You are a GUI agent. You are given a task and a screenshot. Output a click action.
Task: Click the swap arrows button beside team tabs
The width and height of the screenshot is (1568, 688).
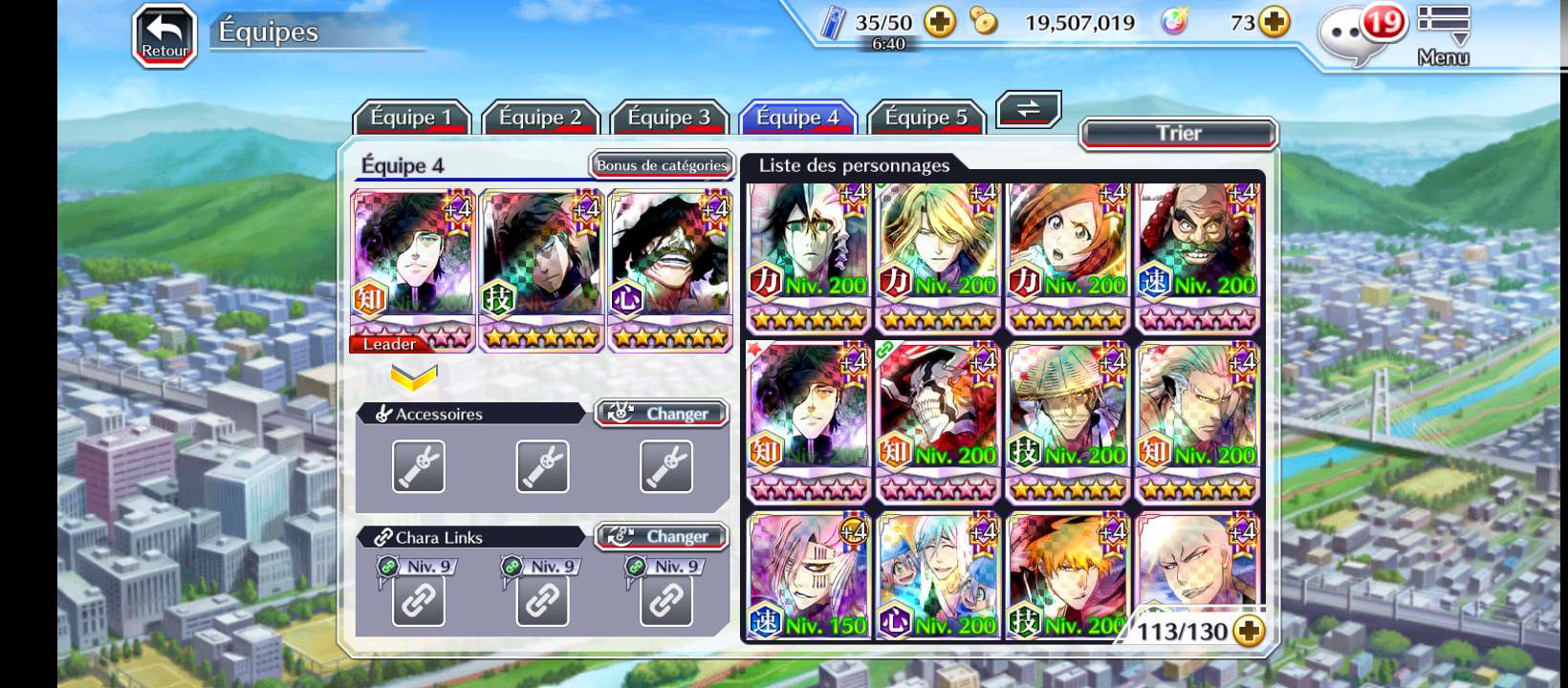pos(1028,110)
